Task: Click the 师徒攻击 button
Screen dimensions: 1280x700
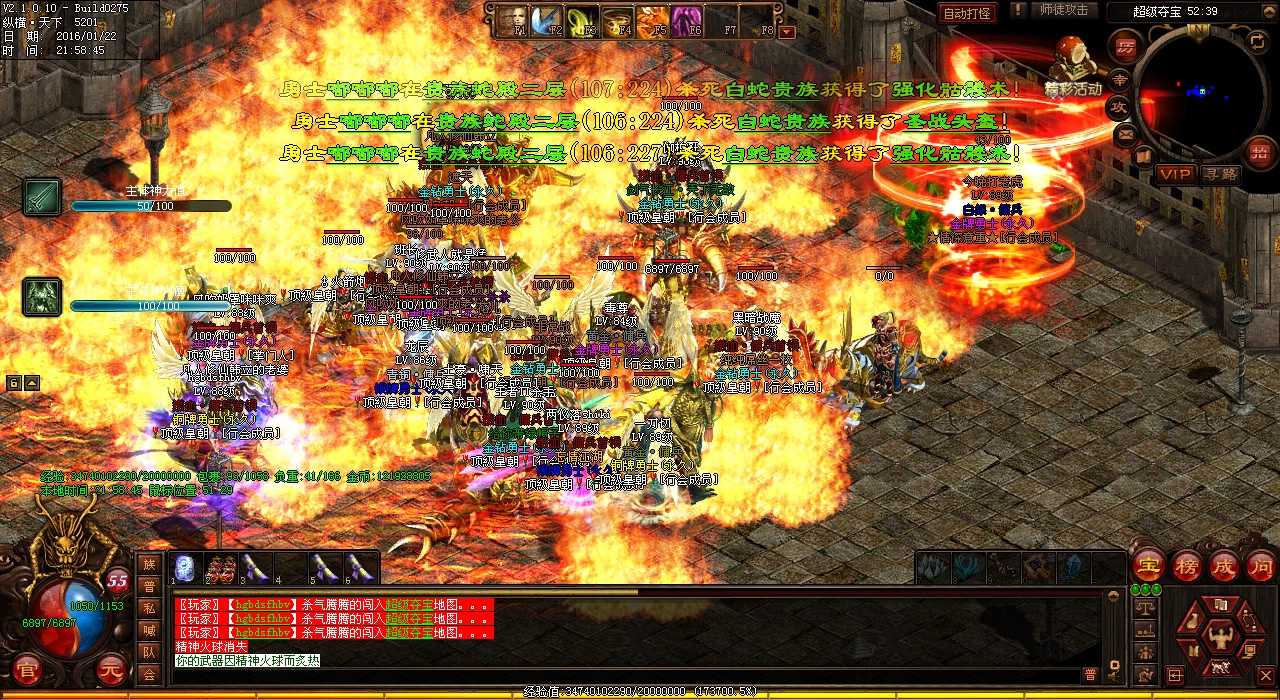Action: pos(1063,11)
